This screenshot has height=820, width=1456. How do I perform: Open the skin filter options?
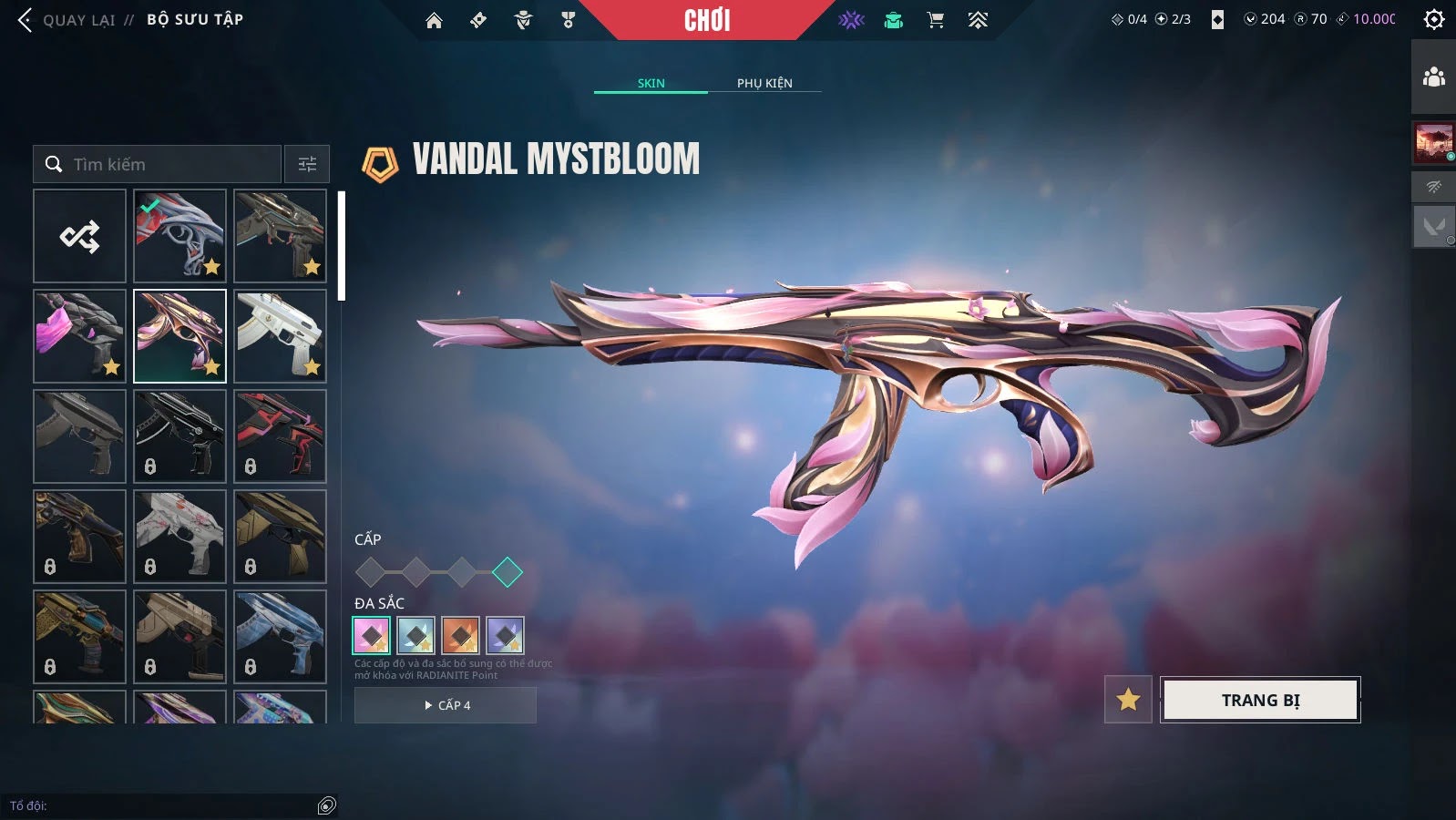(x=307, y=164)
